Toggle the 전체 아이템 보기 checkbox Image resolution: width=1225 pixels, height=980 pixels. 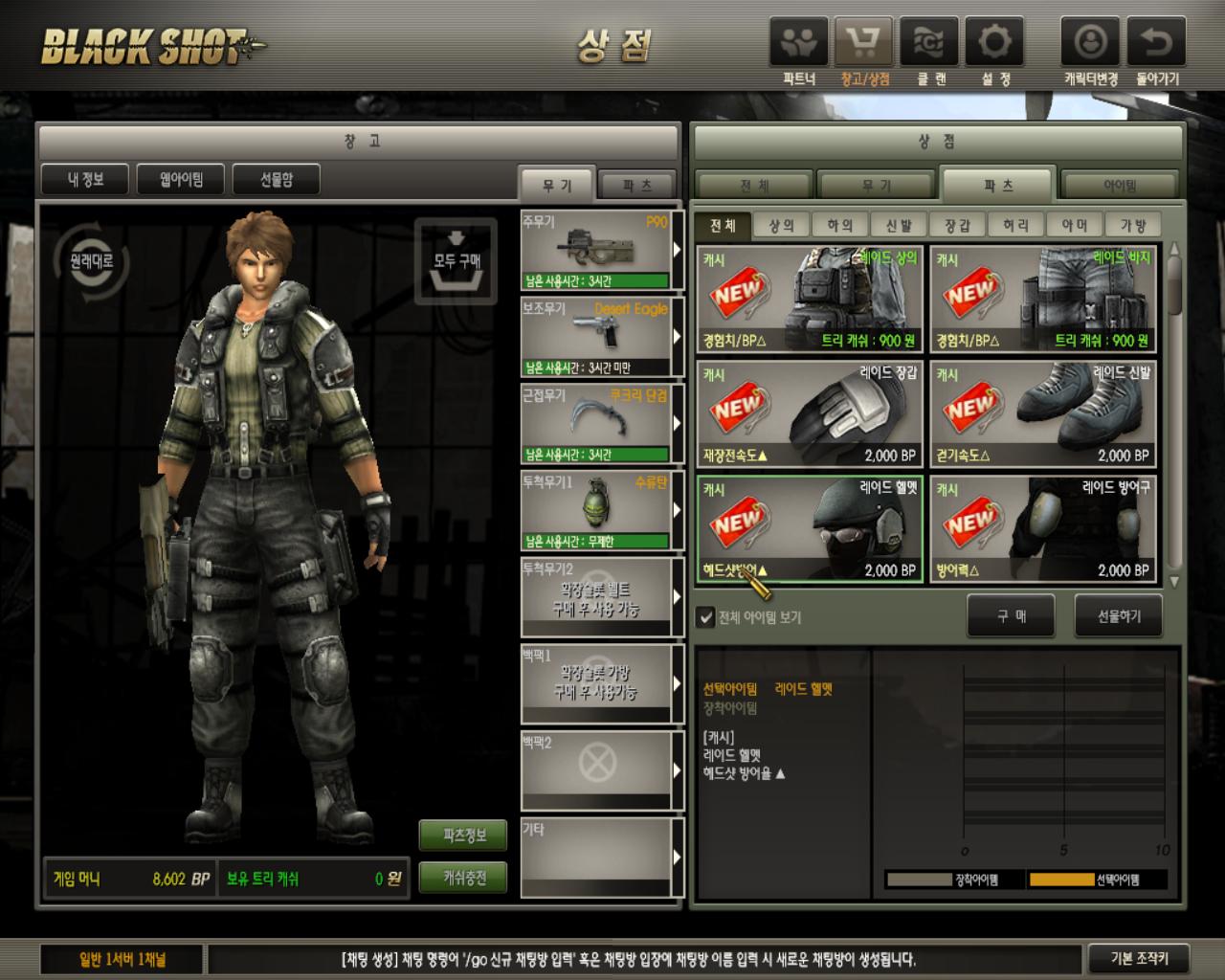click(705, 617)
